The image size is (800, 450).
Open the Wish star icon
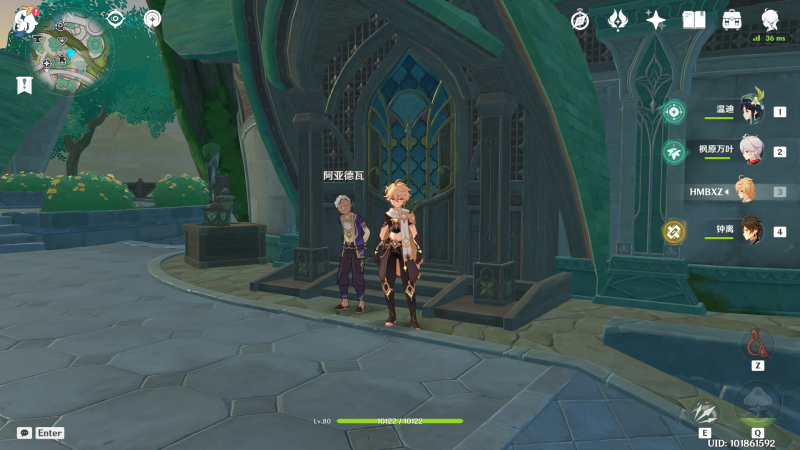(656, 20)
